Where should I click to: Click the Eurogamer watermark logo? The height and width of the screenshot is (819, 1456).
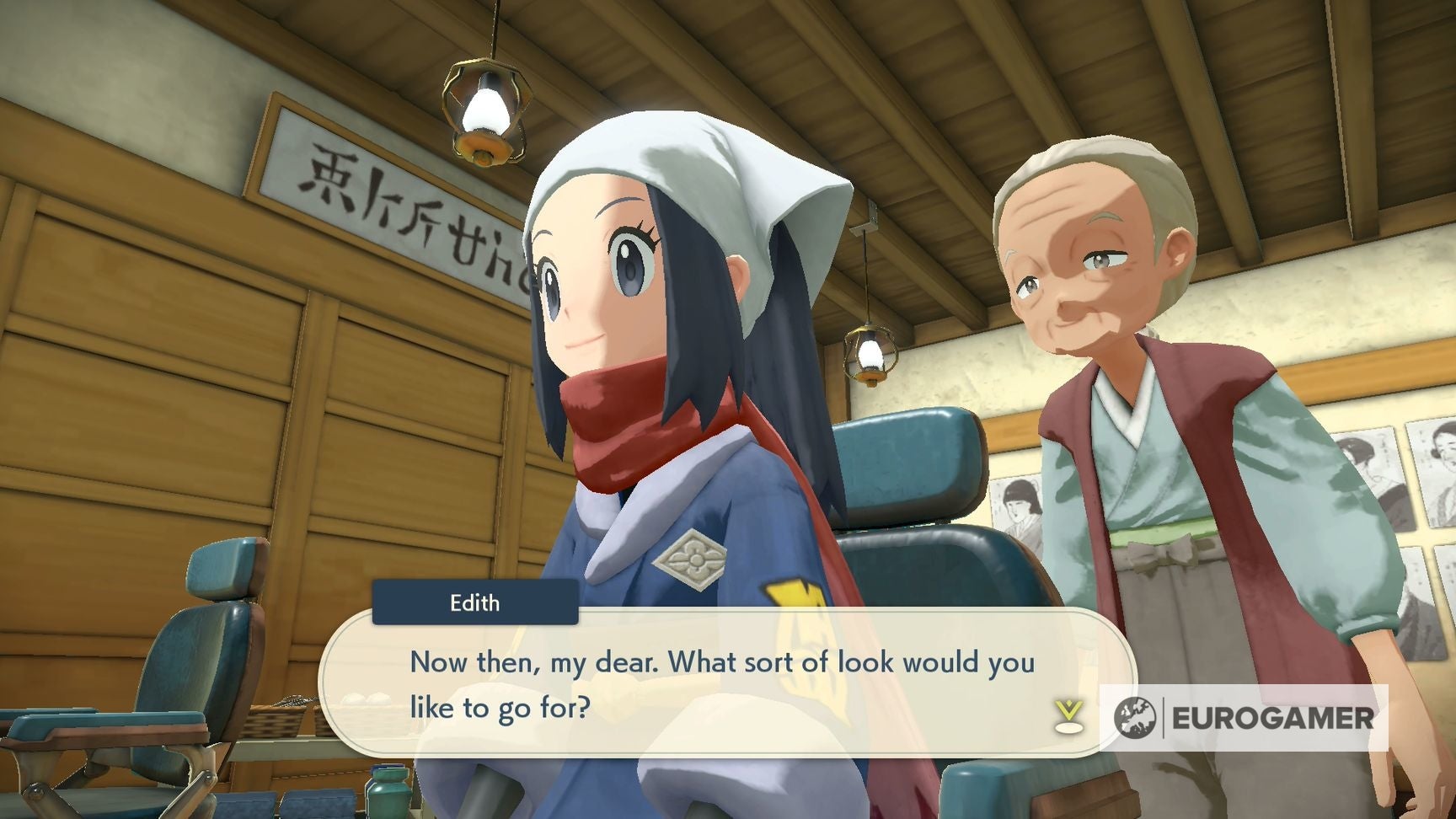pyautogui.click(x=1244, y=718)
